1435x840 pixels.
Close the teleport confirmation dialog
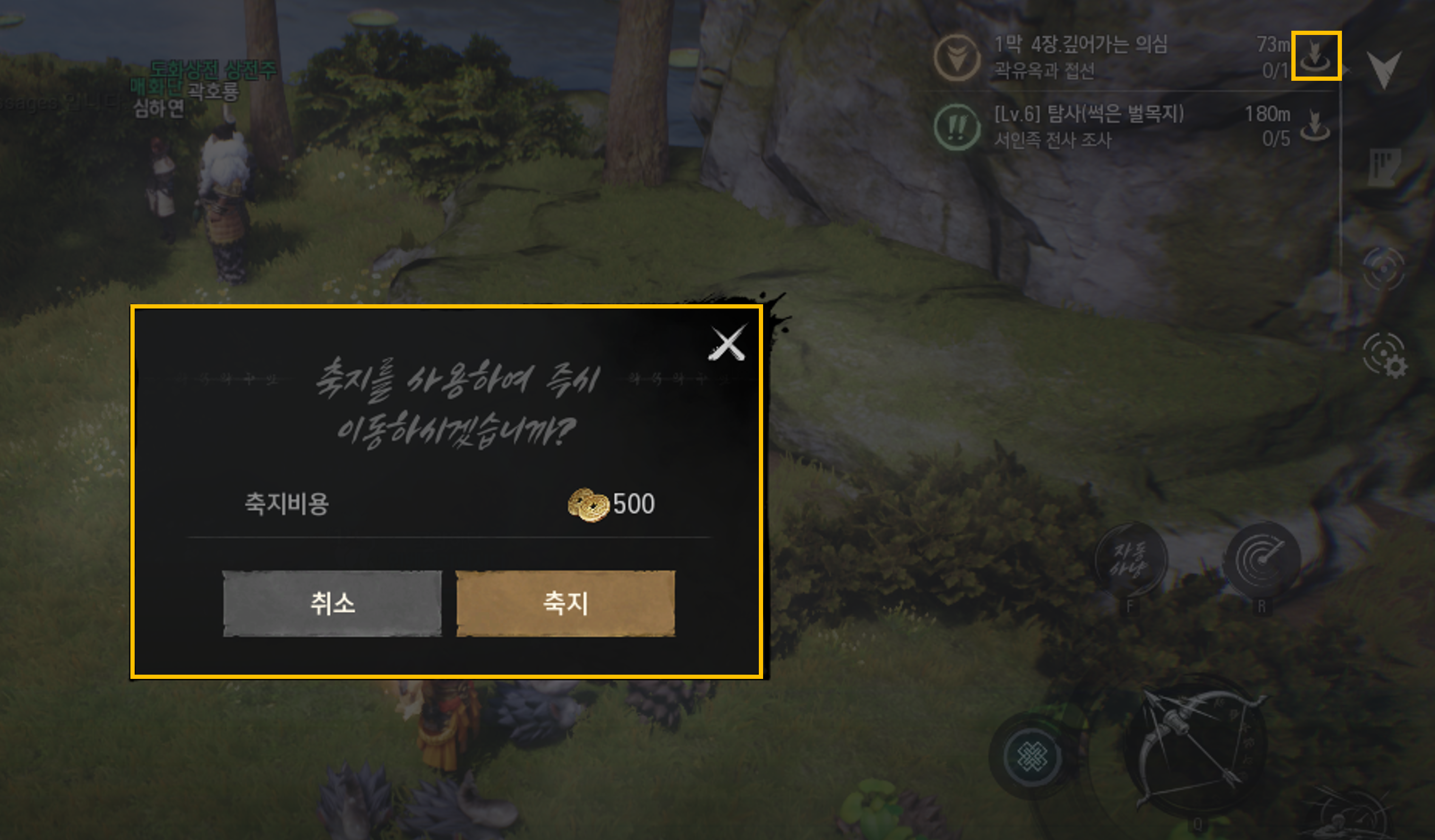[x=727, y=343]
